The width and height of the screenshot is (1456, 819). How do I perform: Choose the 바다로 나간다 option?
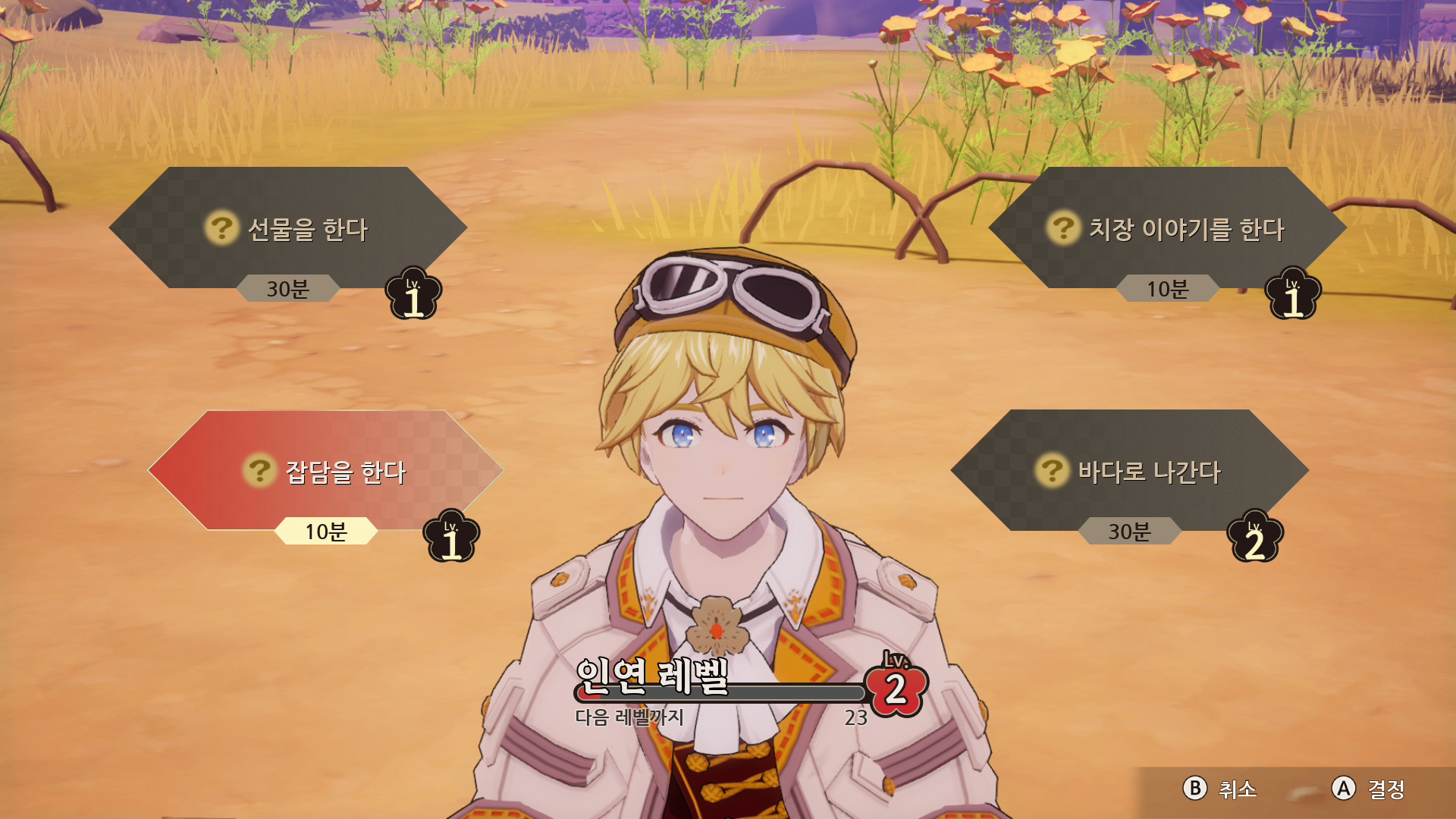(1130, 470)
